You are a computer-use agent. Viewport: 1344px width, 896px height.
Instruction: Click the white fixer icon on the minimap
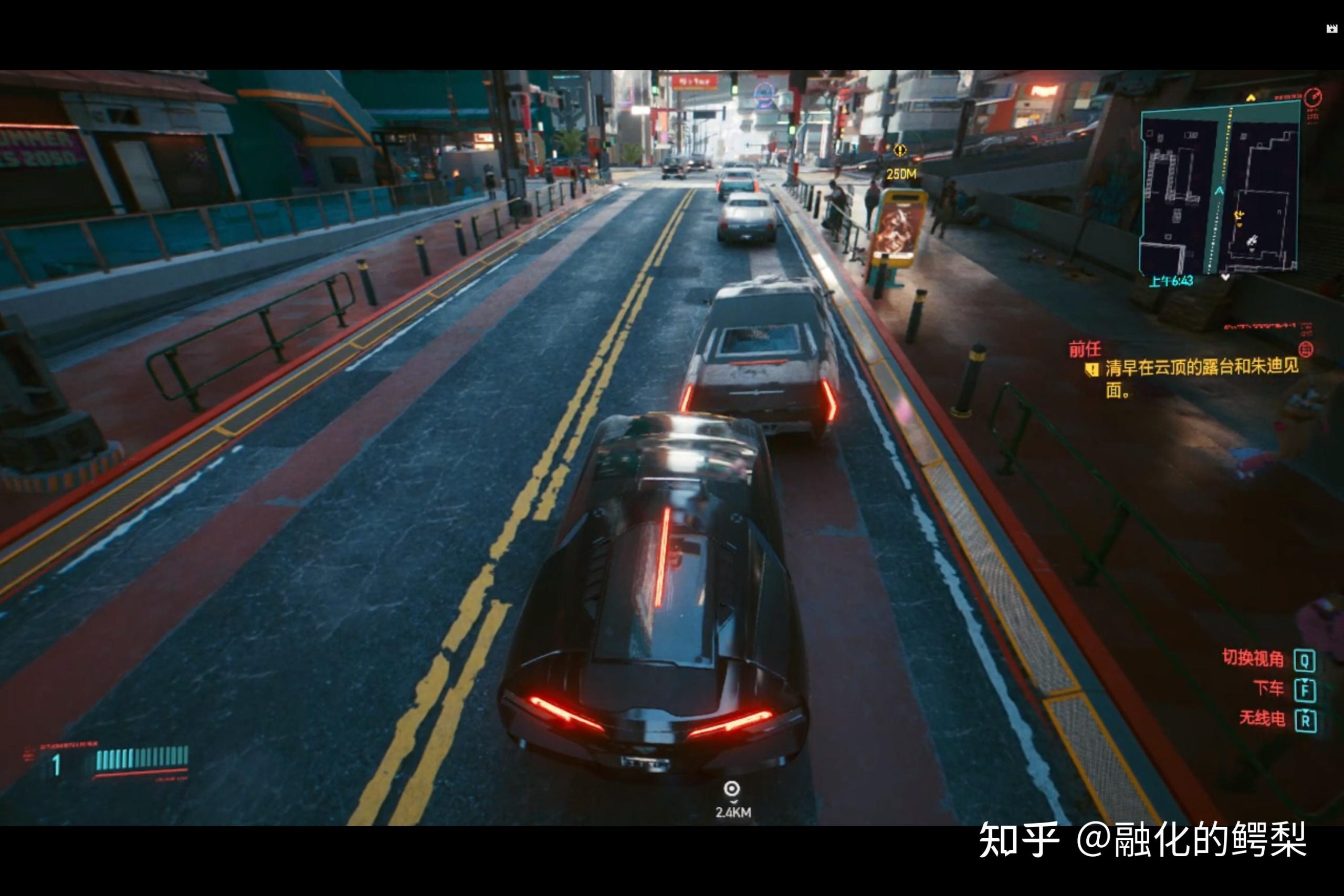(1252, 240)
